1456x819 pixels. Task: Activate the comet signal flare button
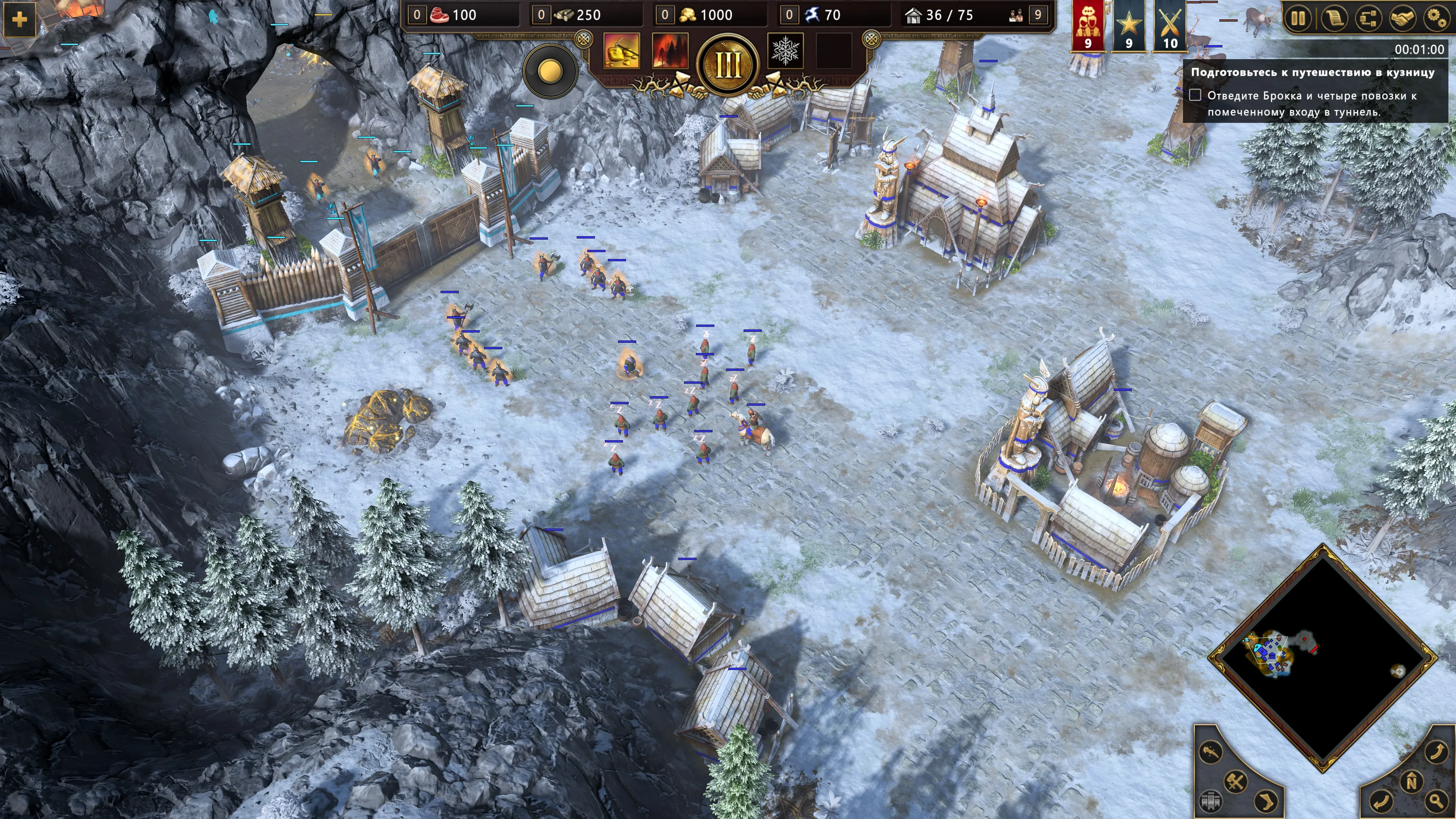tap(1211, 752)
